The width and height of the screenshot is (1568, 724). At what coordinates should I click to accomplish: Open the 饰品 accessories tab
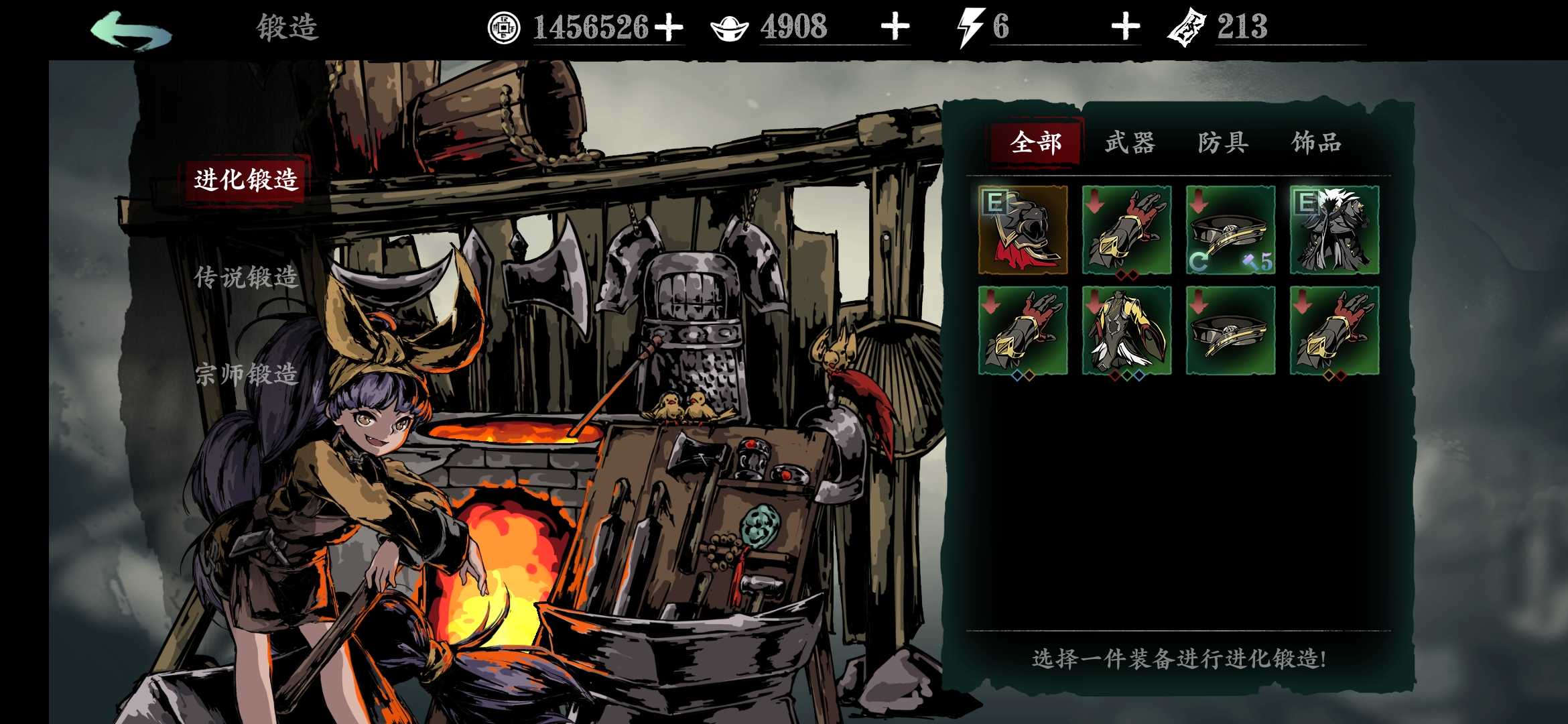point(1317,143)
